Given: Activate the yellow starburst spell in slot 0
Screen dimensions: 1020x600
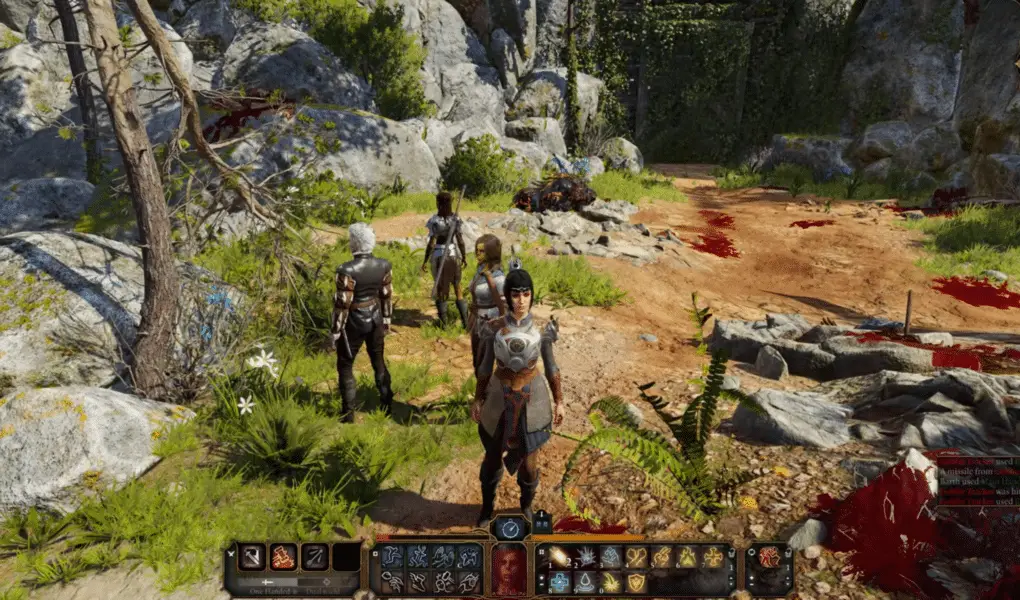Looking at the screenshot, I should coord(611,582).
